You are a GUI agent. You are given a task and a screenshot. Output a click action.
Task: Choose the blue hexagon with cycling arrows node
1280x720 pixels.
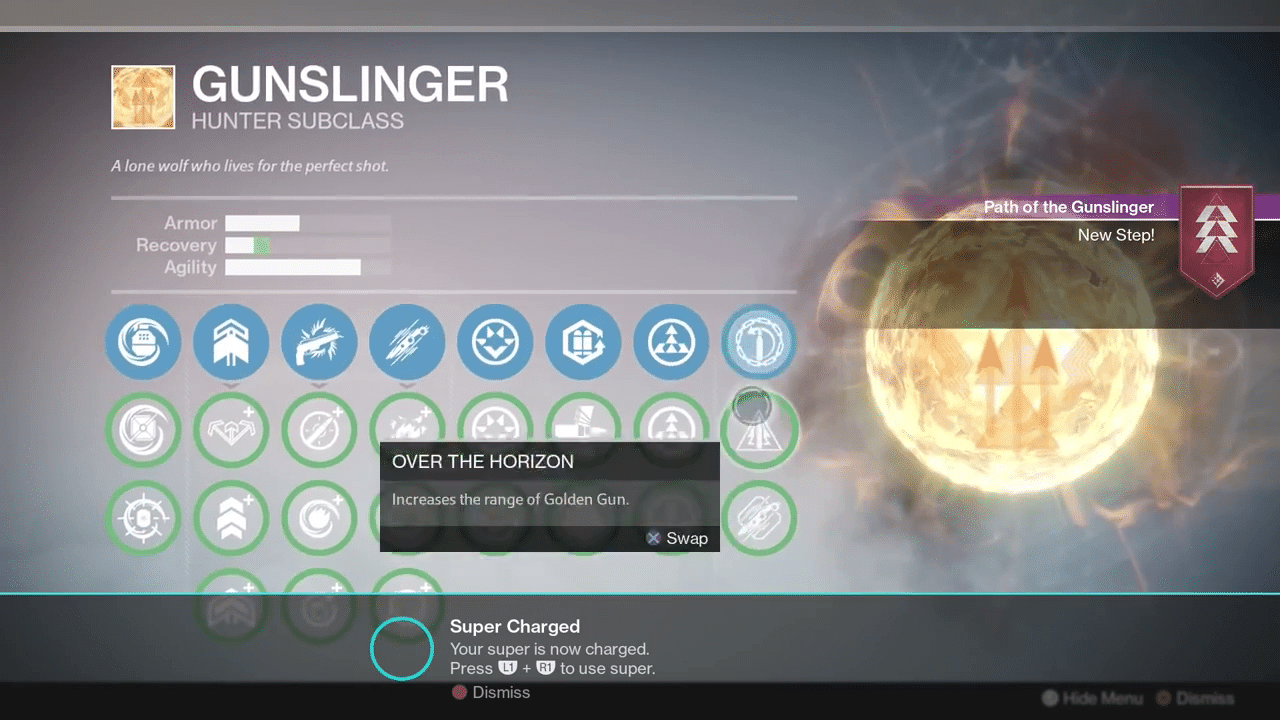coord(583,343)
